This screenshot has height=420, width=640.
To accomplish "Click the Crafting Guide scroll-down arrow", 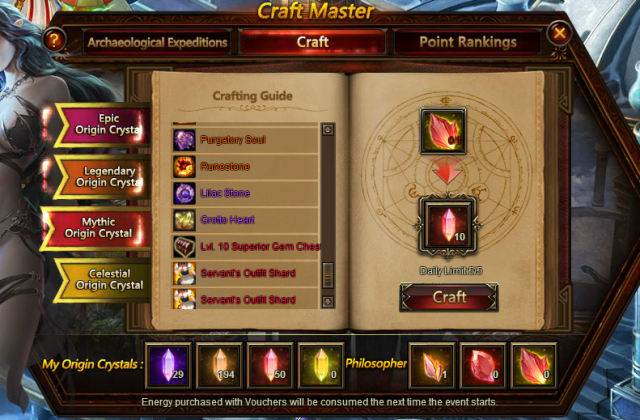I will (x=327, y=301).
